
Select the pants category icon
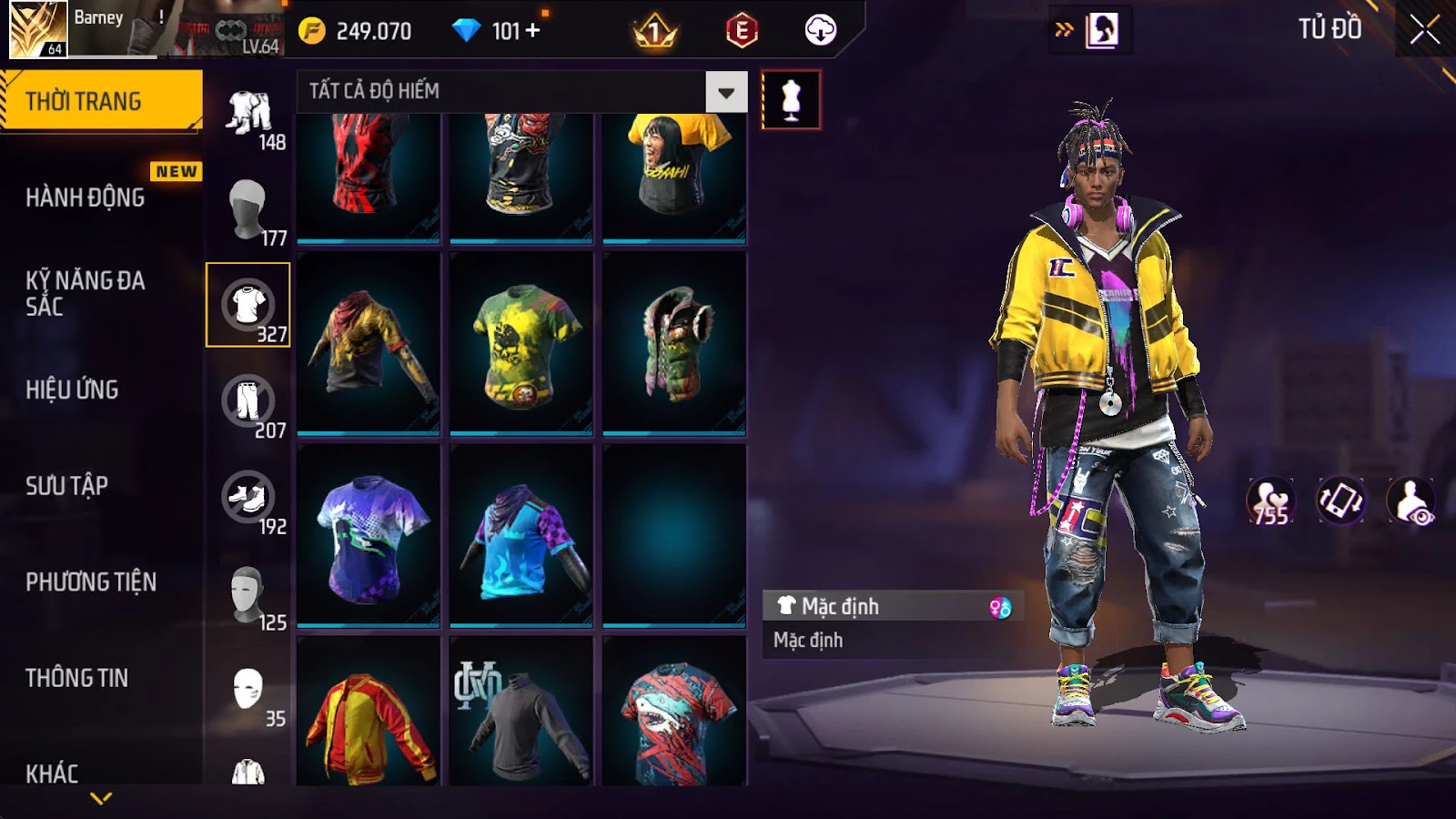pyautogui.click(x=248, y=401)
